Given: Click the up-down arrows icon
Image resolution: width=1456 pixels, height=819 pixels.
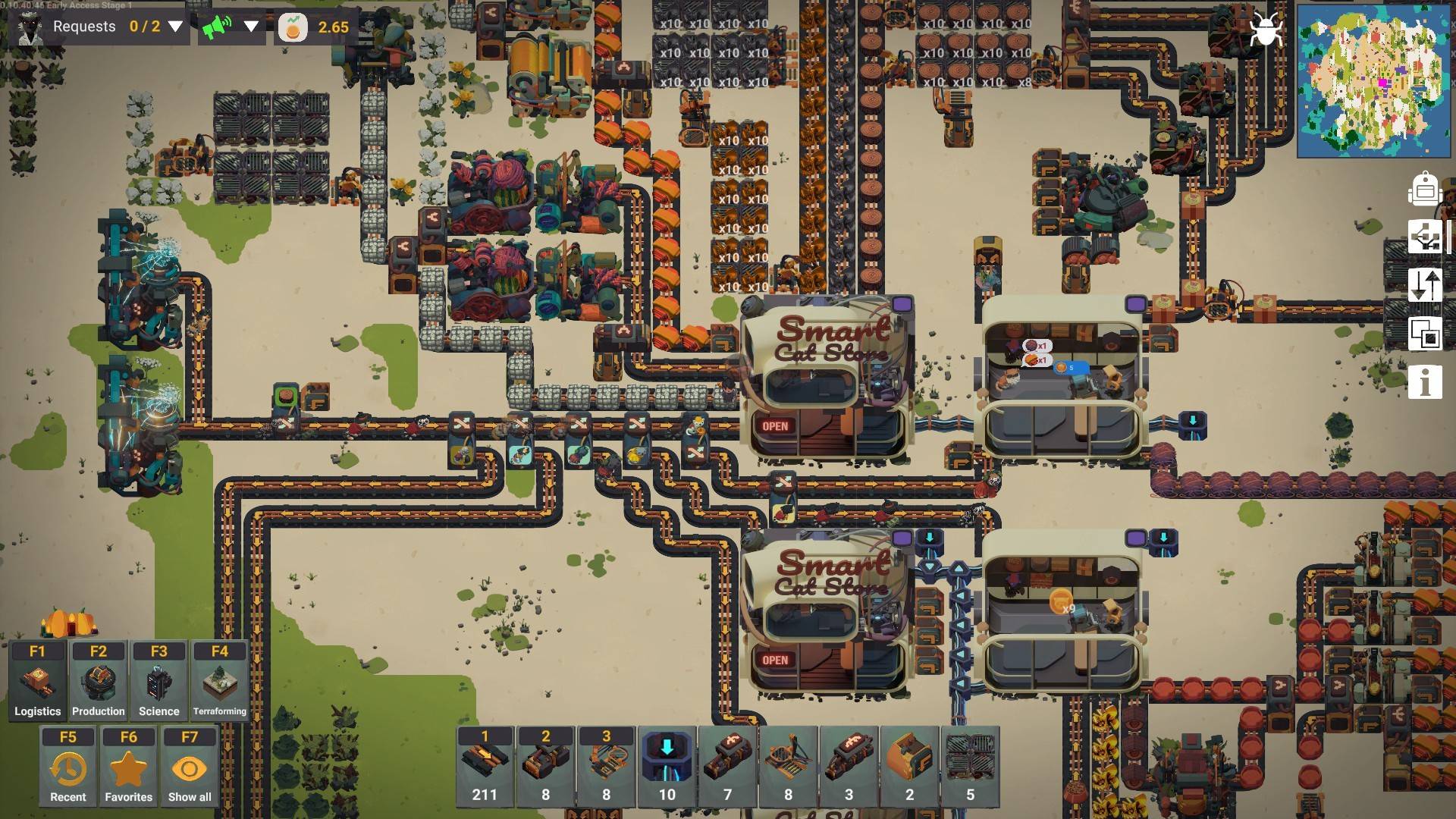Looking at the screenshot, I should (x=1424, y=285).
